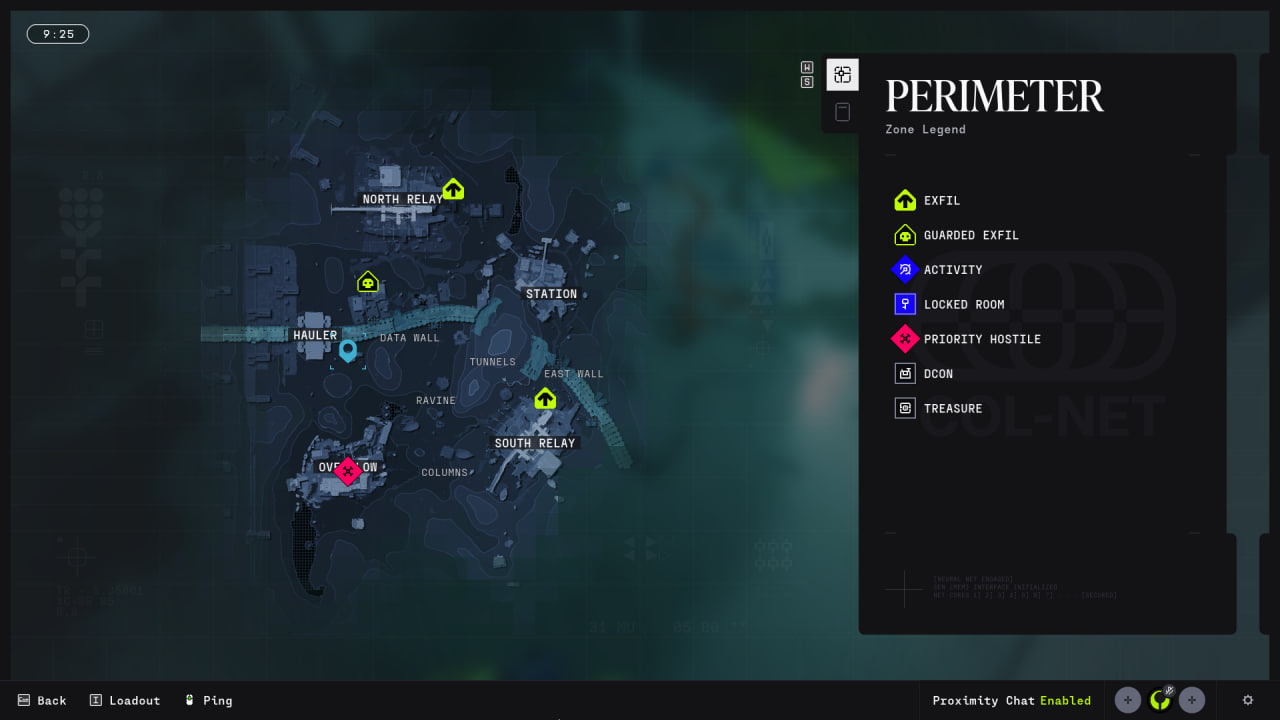Open the unselected document tab beside the legend
This screenshot has height=720, width=1280.
pyautogui.click(x=842, y=112)
